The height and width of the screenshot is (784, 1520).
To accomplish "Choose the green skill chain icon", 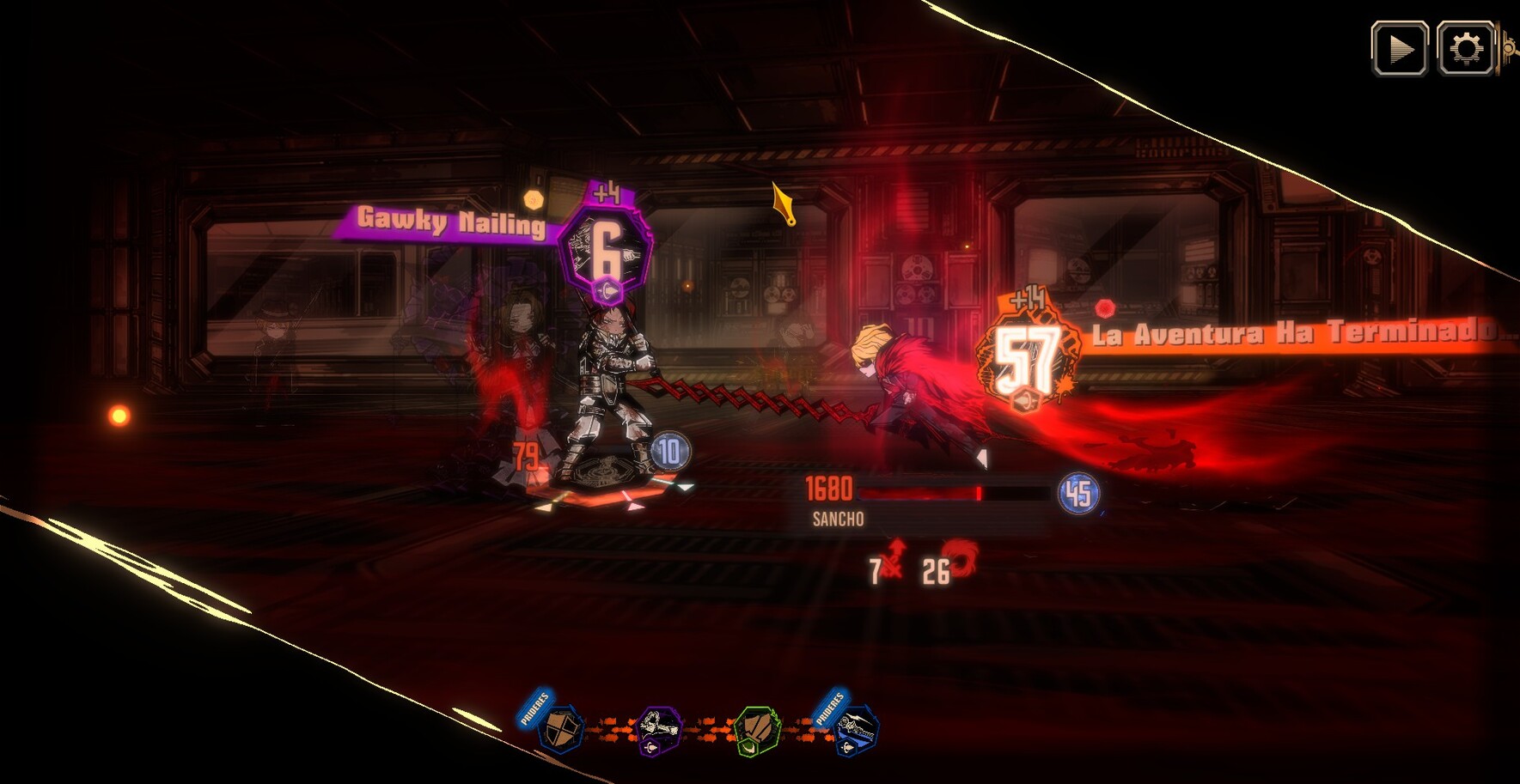I will (757, 731).
